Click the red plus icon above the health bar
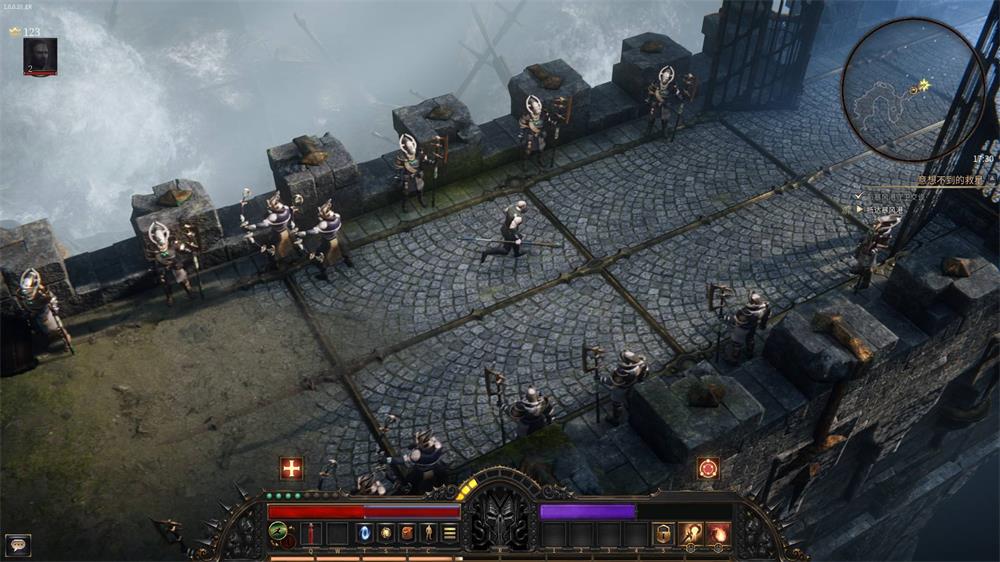 291,468
